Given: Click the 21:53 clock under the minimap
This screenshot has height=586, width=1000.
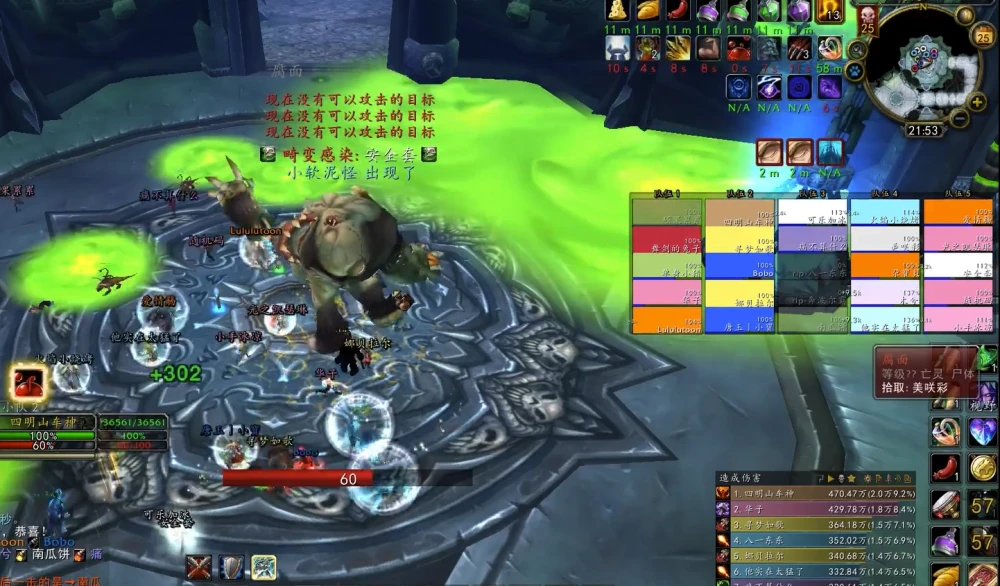Looking at the screenshot, I should [922, 131].
